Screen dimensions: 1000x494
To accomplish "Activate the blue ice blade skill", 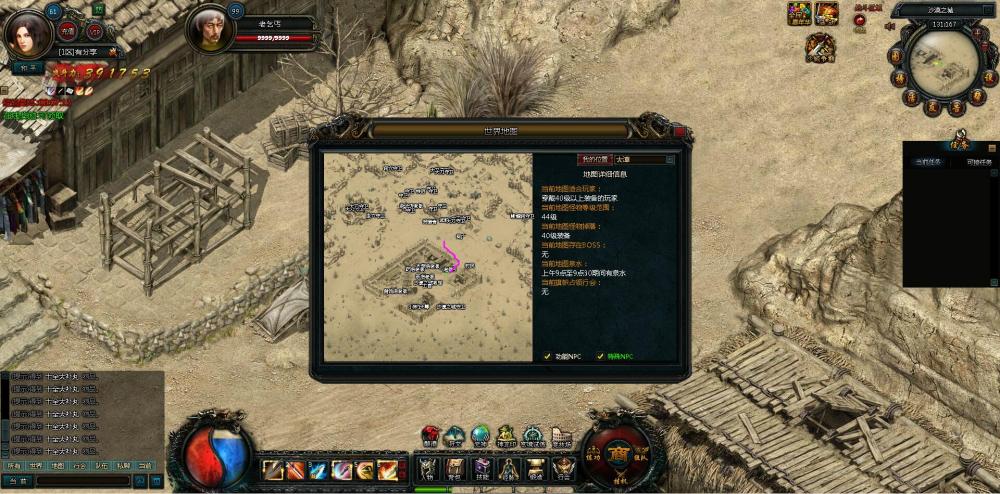I will (318, 469).
